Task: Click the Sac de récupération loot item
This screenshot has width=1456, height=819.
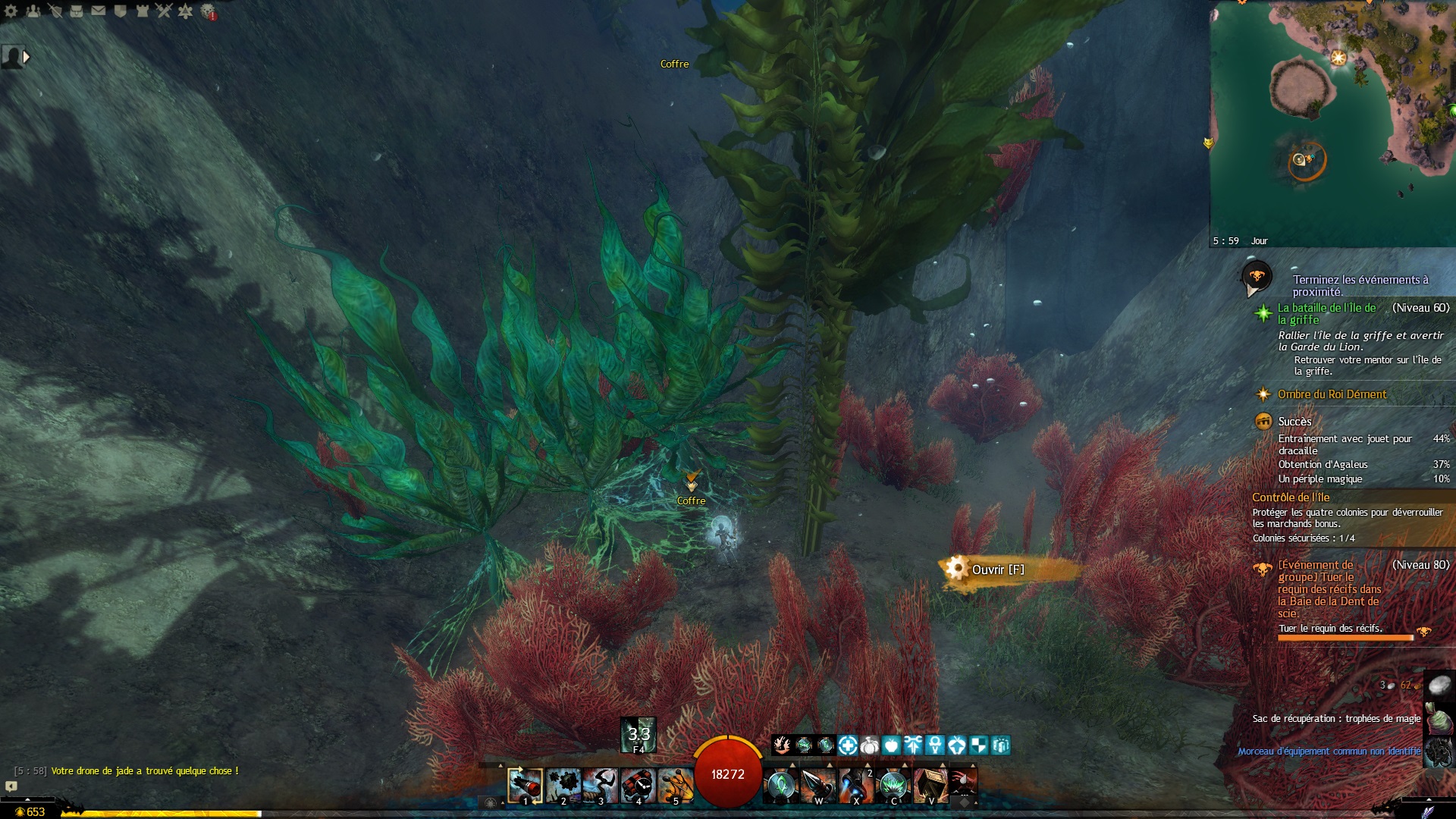Action: [1336, 718]
